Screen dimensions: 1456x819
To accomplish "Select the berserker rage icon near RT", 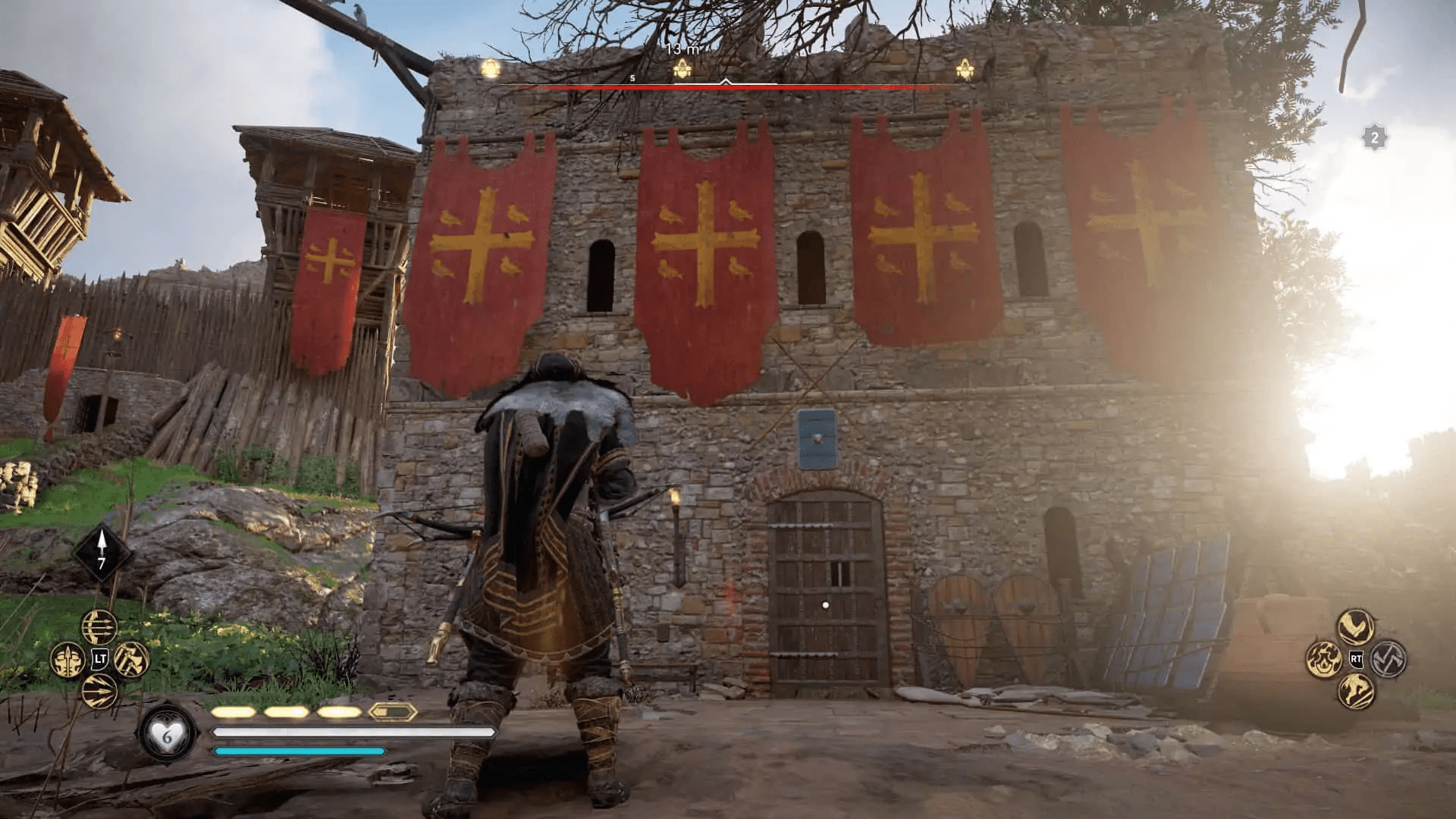I will click(1324, 659).
